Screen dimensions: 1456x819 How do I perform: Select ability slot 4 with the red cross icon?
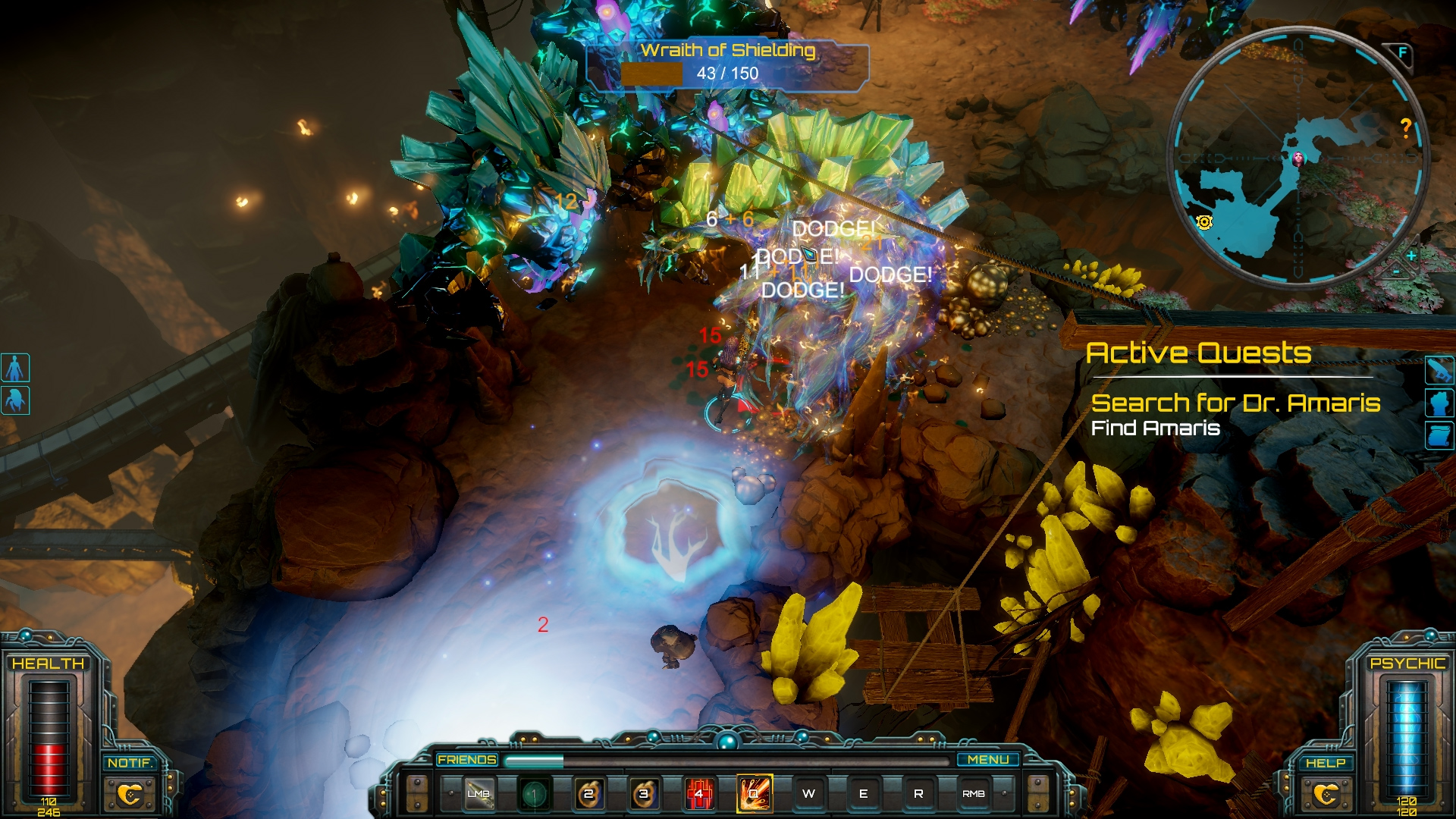pyautogui.click(x=699, y=794)
